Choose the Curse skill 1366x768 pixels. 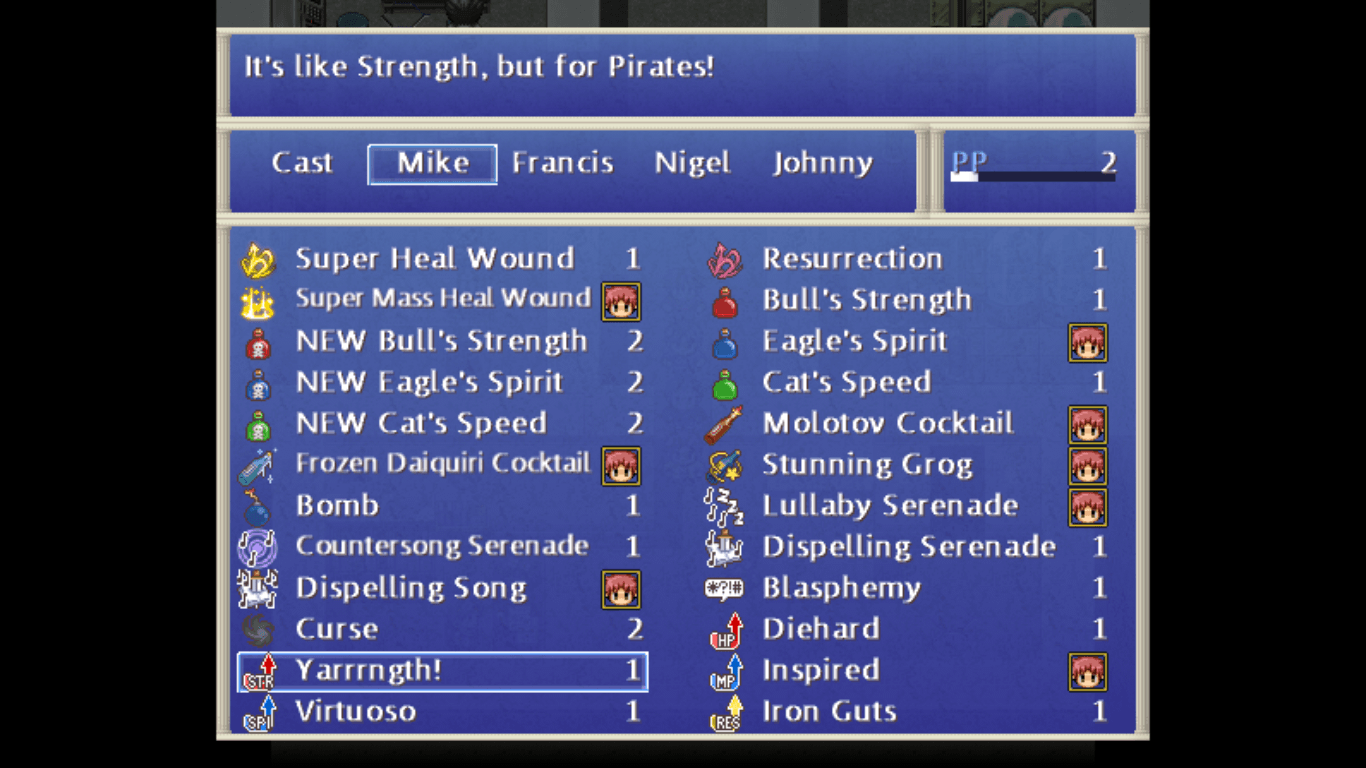point(337,629)
